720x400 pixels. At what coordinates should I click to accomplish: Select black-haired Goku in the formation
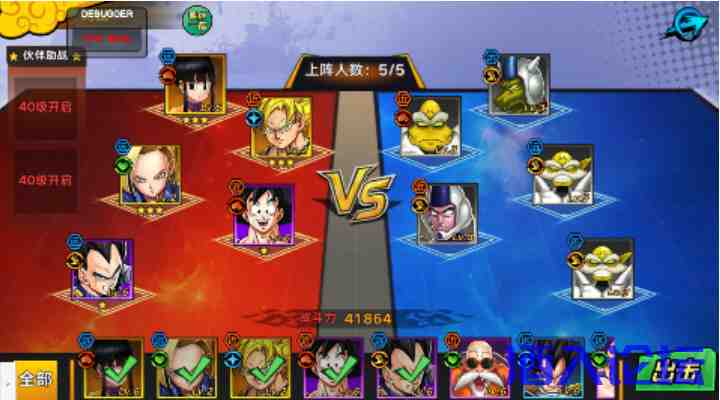click(x=264, y=213)
